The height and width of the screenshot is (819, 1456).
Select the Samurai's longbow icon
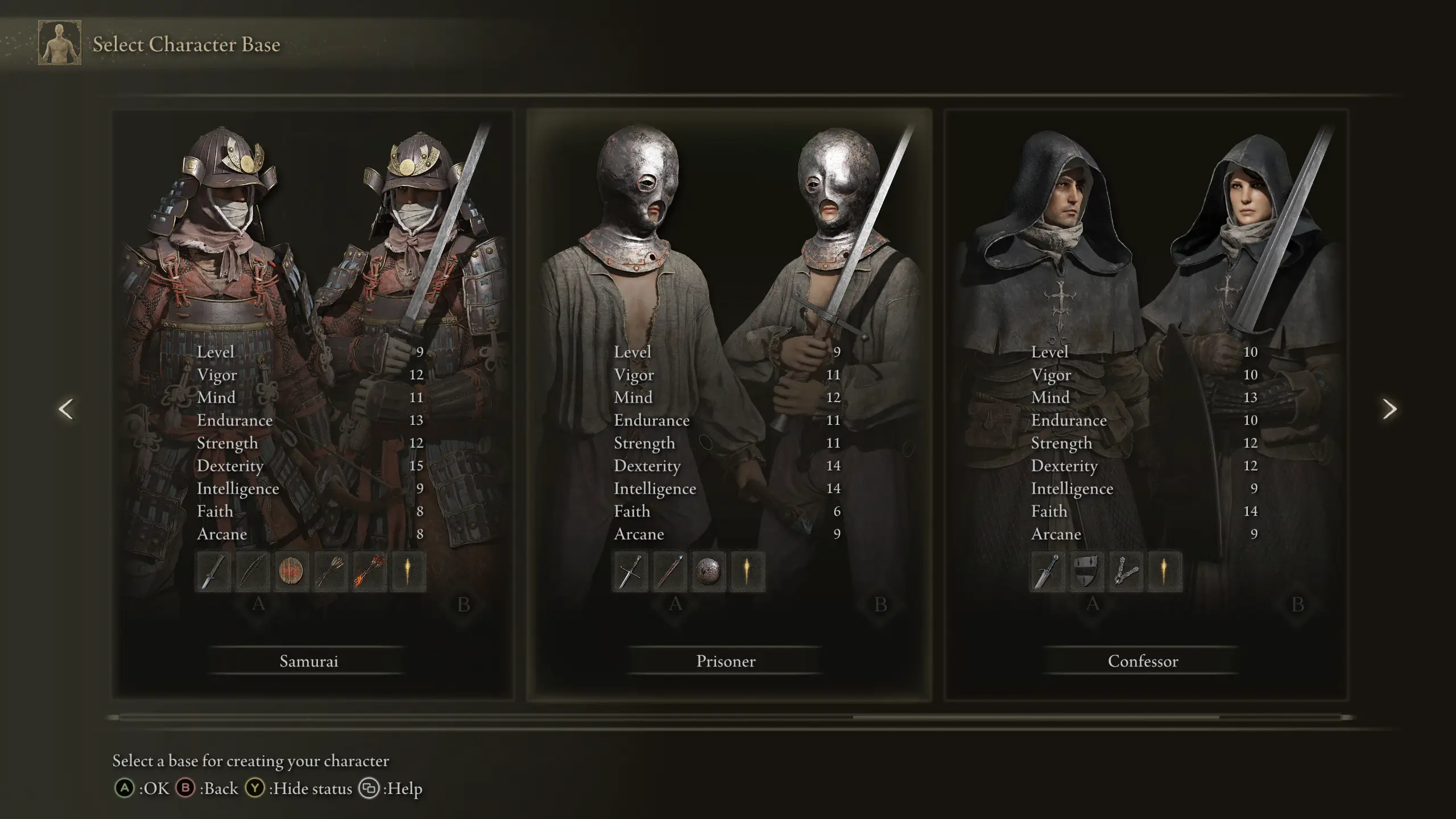253,572
